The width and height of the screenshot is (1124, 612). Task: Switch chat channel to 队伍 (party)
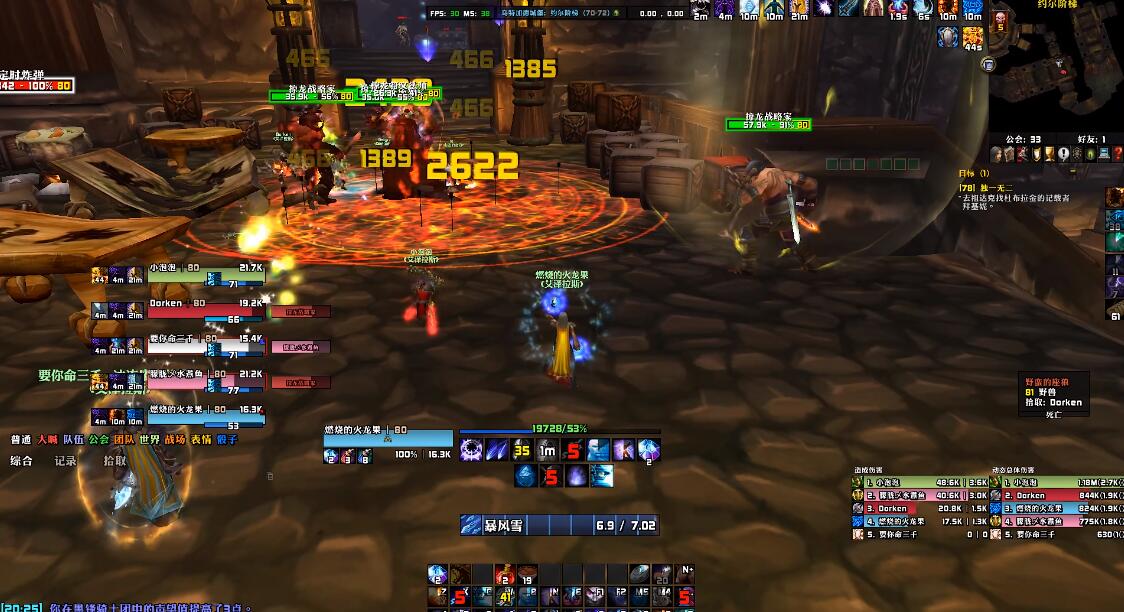(73, 439)
